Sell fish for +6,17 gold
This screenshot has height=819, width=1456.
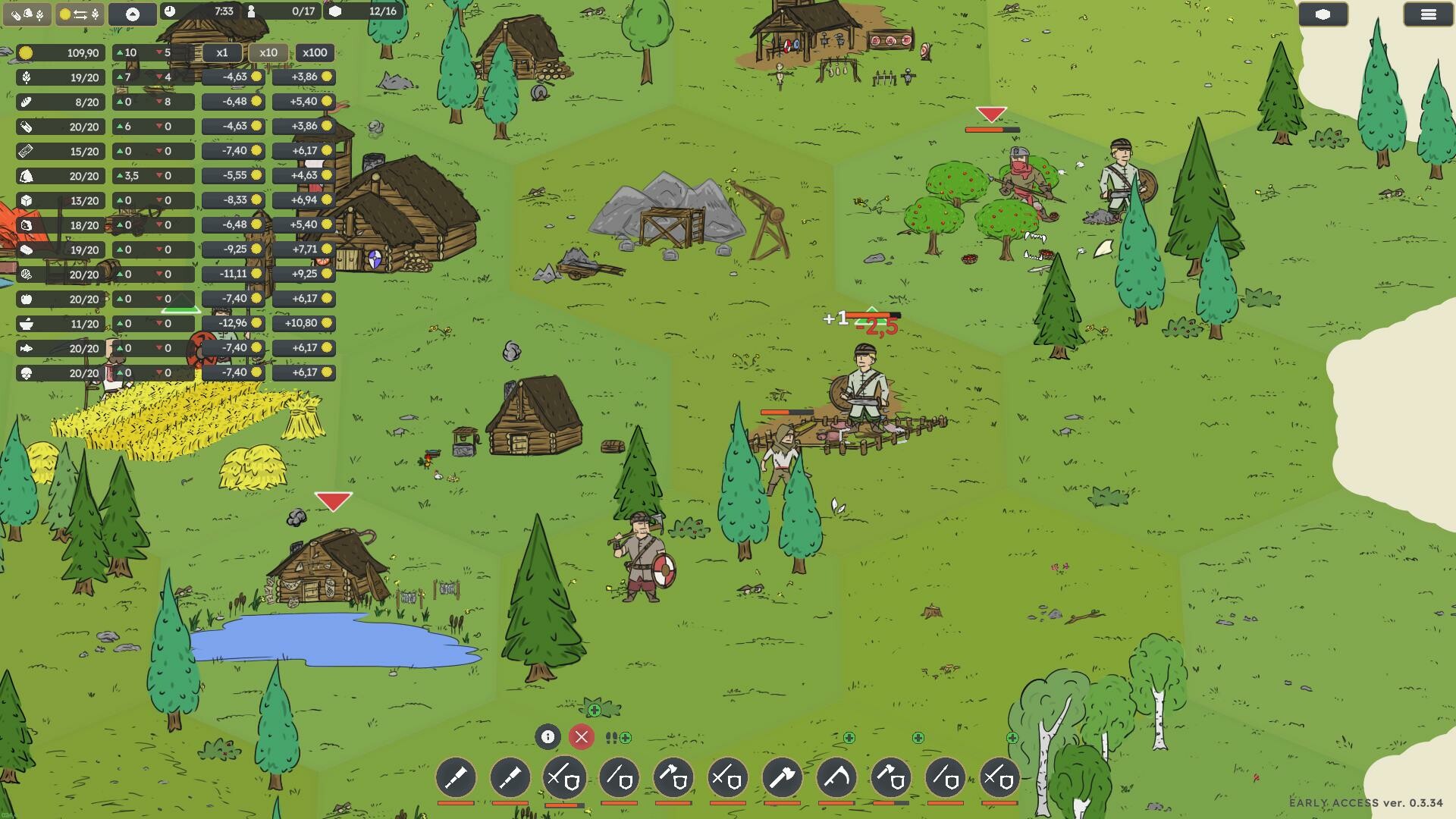(x=303, y=348)
